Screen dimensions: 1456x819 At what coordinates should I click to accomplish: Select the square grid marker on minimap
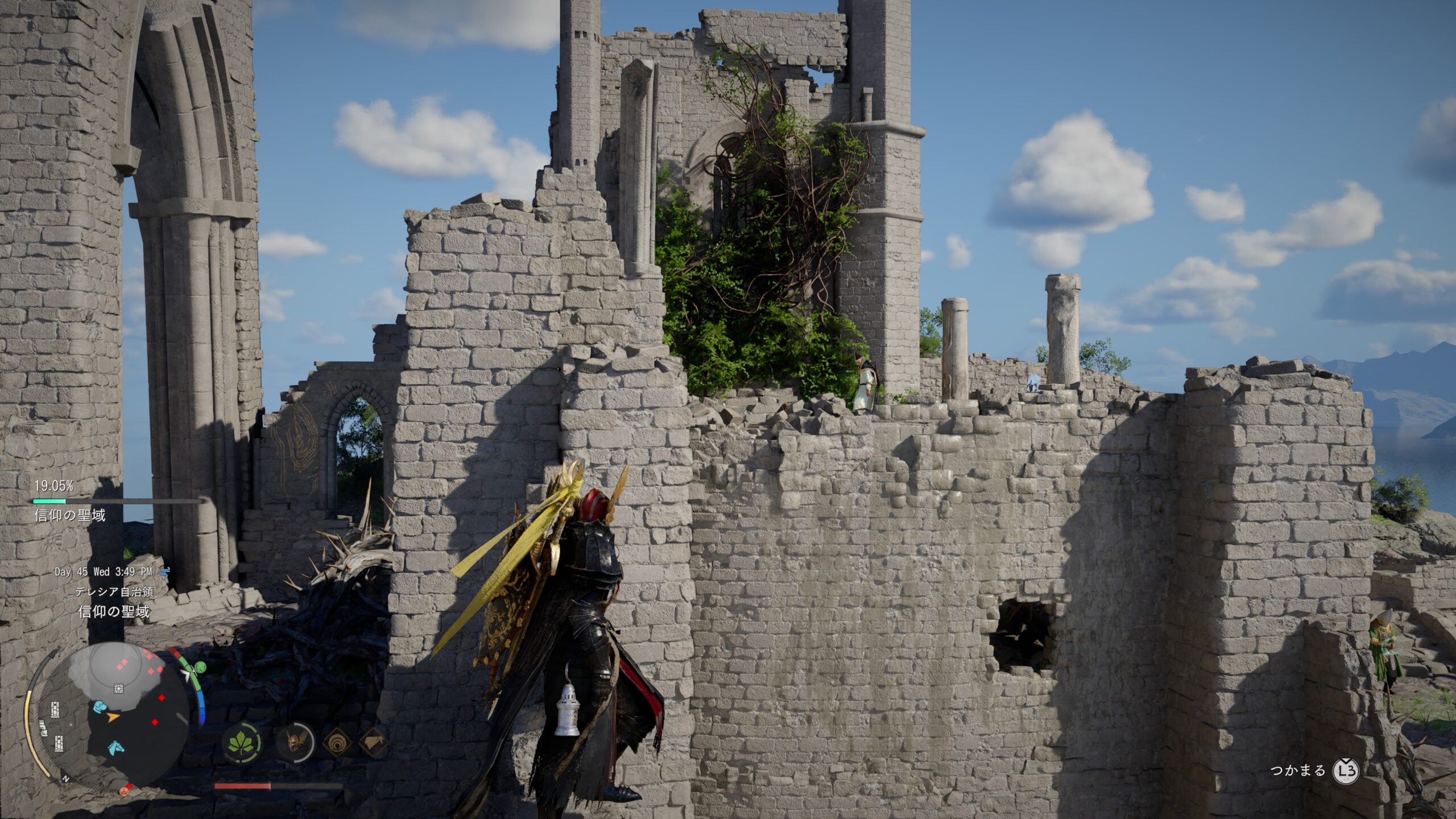tap(119, 689)
